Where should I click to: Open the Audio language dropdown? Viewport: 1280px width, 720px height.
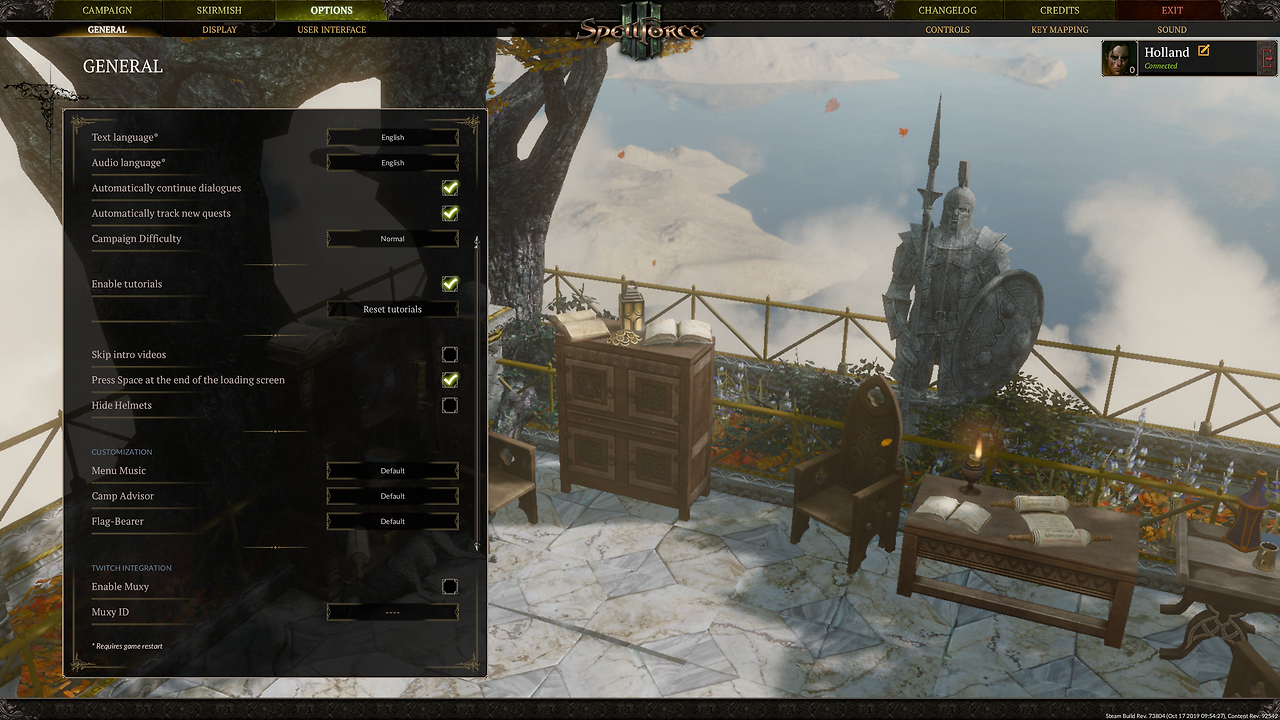tap(392, 163)
